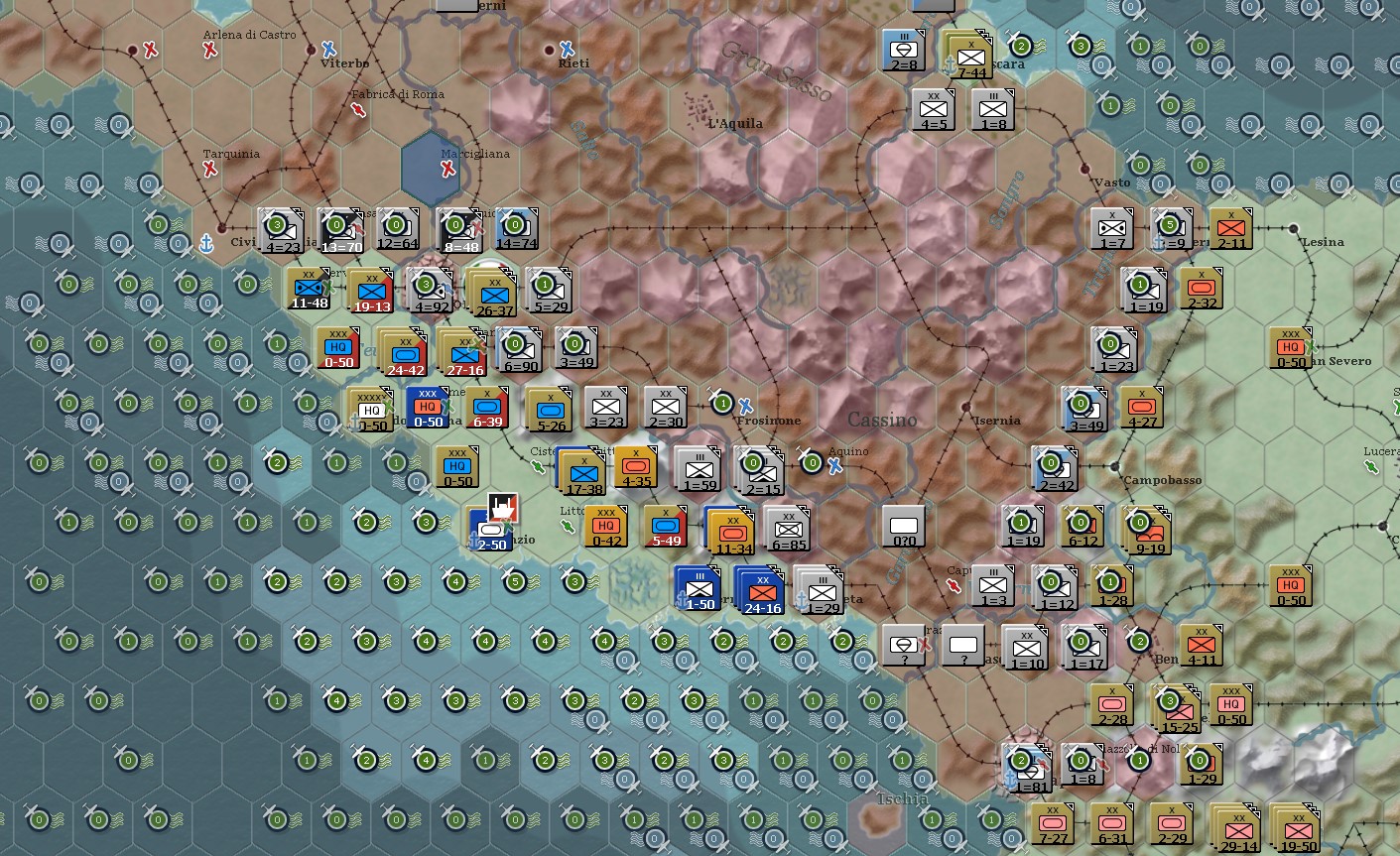Click the anchor port icon at Civitavecchia
The image size is (1400, 856).
[x=205, y=243]
